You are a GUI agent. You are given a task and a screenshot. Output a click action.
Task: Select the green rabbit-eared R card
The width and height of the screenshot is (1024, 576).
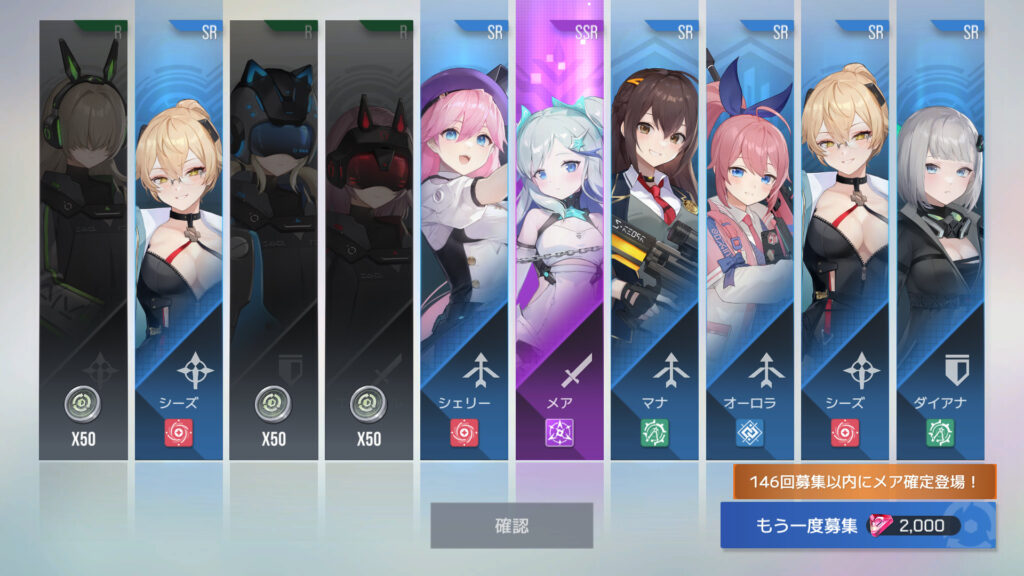coord(83,240)
